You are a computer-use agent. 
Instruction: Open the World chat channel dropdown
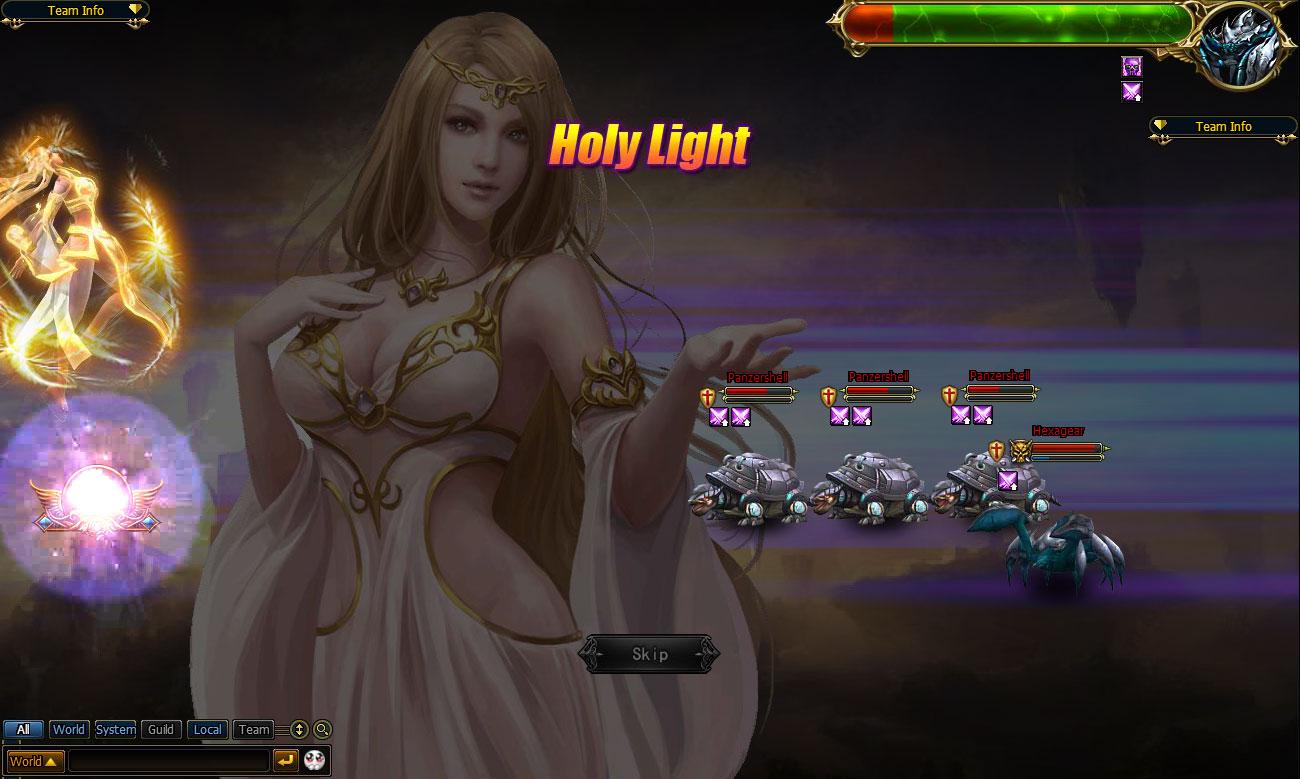point(36,761)
